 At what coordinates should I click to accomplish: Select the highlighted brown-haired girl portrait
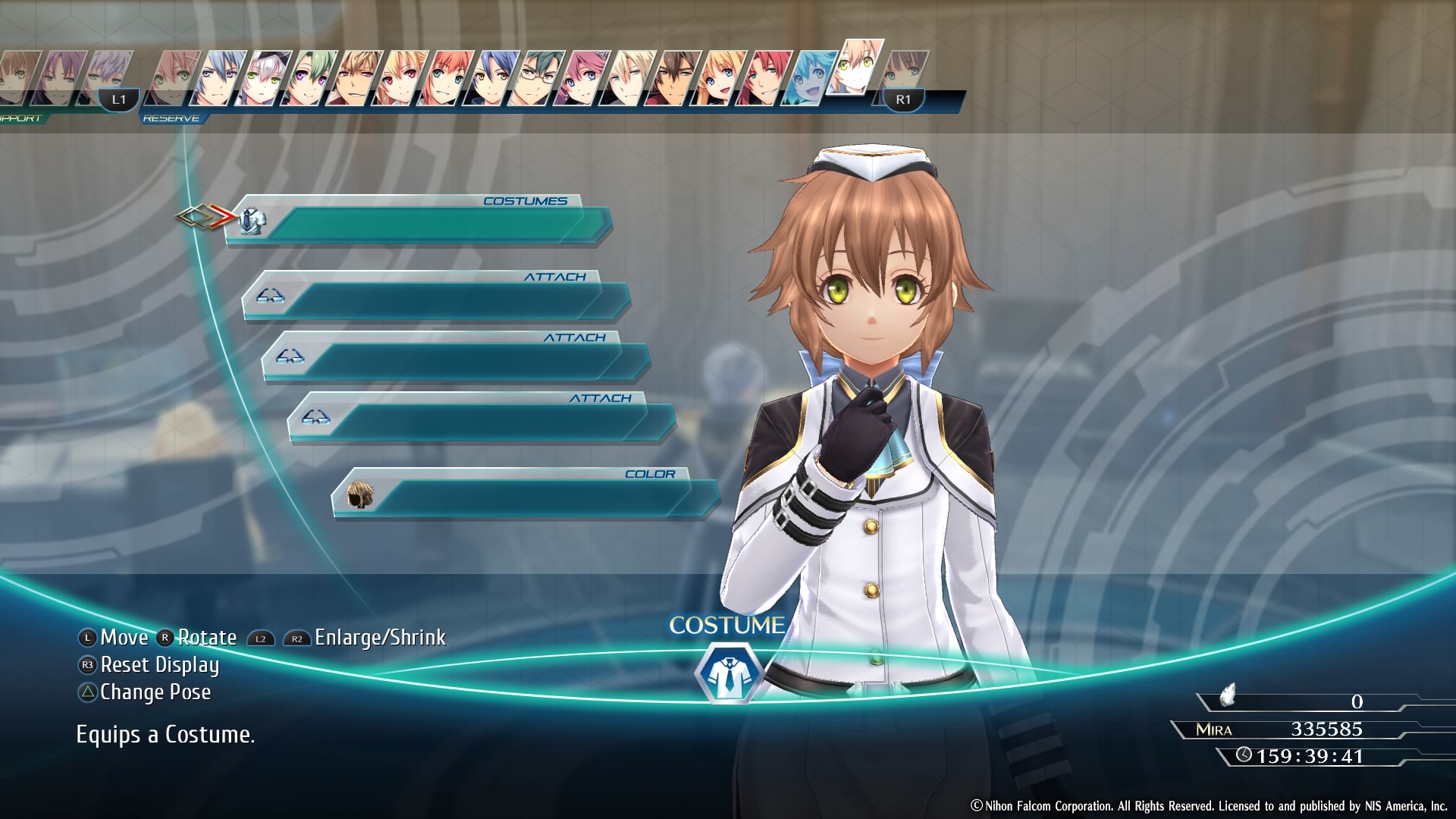(x=857, y=67)
